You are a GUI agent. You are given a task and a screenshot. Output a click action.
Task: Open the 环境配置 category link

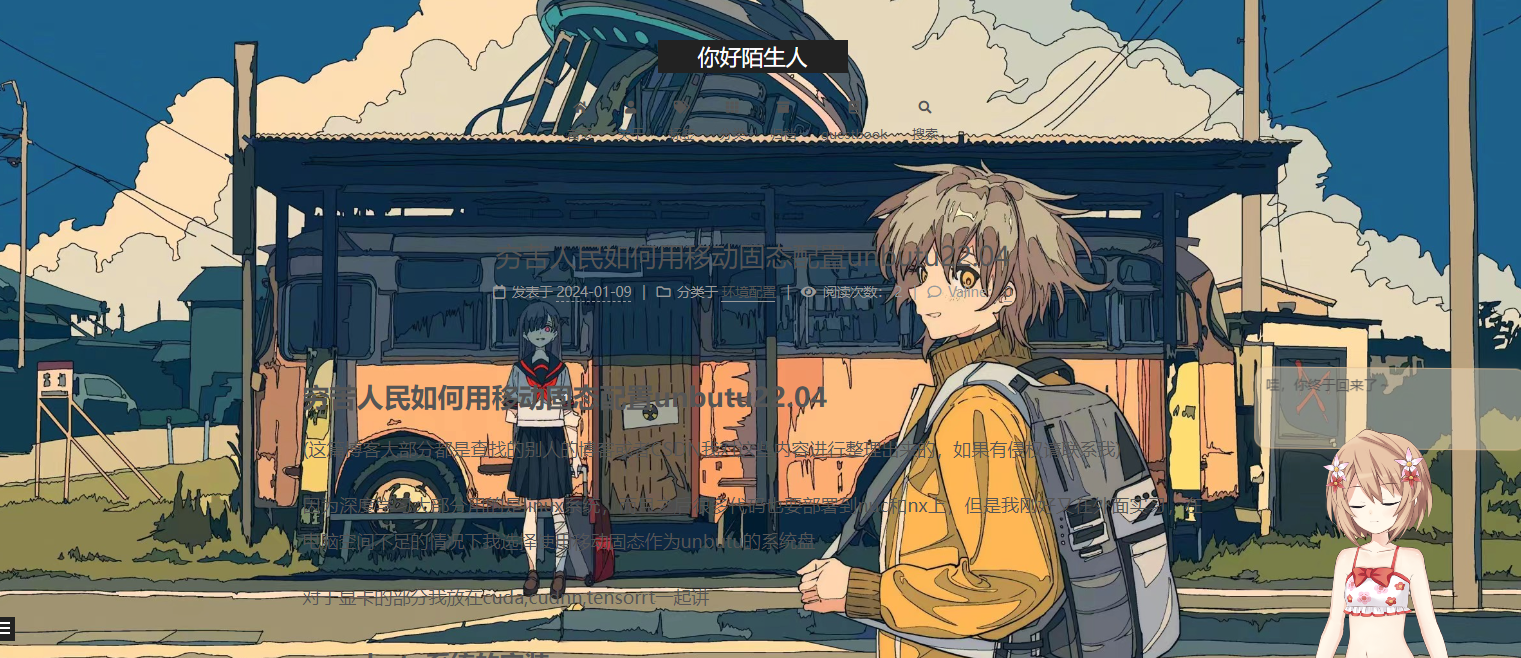[x=748, y=292]
